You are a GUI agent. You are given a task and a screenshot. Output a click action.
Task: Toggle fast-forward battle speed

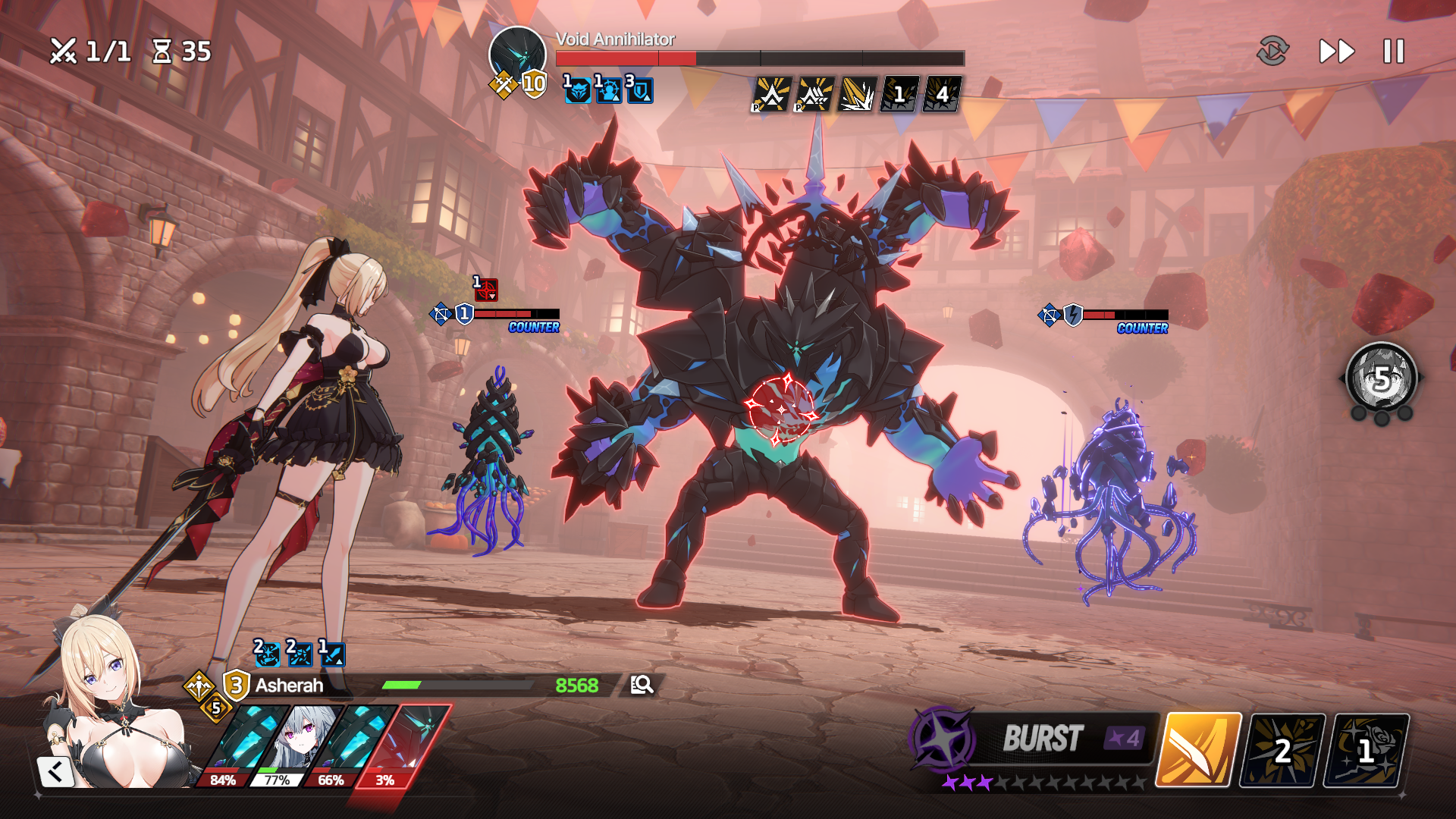click(1336, 52)
